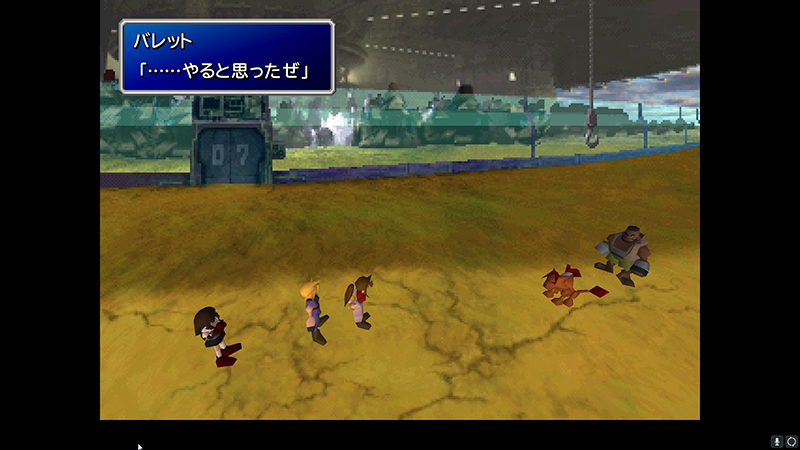Image resolution: width=800 pixels, height=450 pixels.
Task: Click the circular ring icon in the overlay
Action: (791, 441)
